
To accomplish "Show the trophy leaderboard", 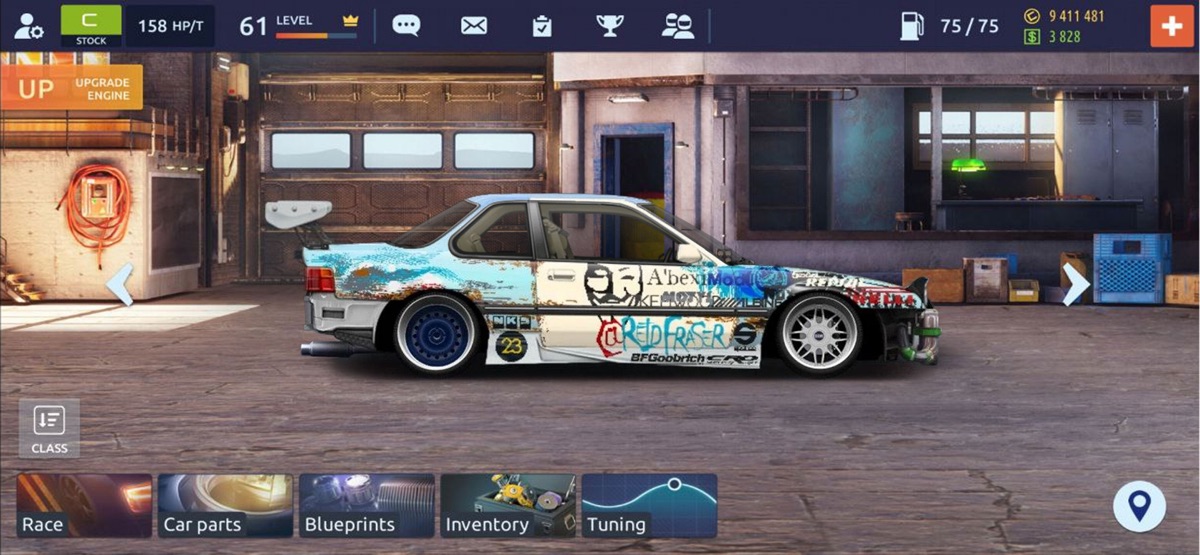I will pos(609,26).
